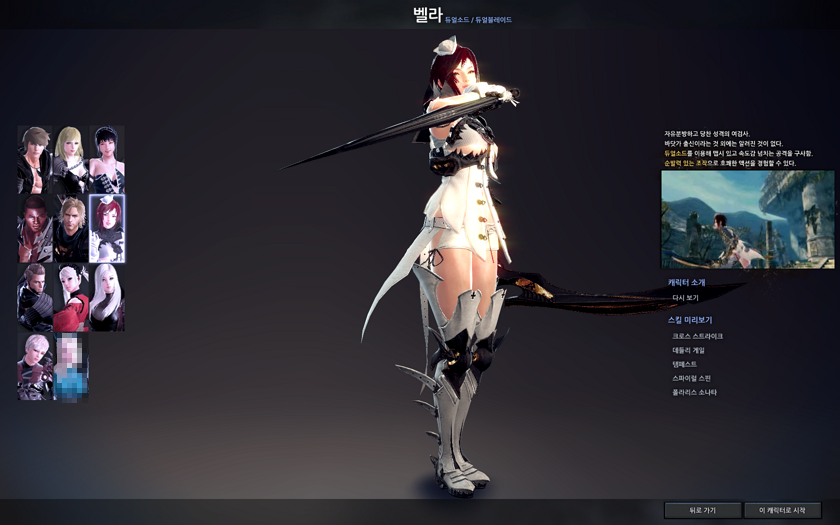
Task: Replay the character intro (다시 보기)
Action: pos(686,297)
